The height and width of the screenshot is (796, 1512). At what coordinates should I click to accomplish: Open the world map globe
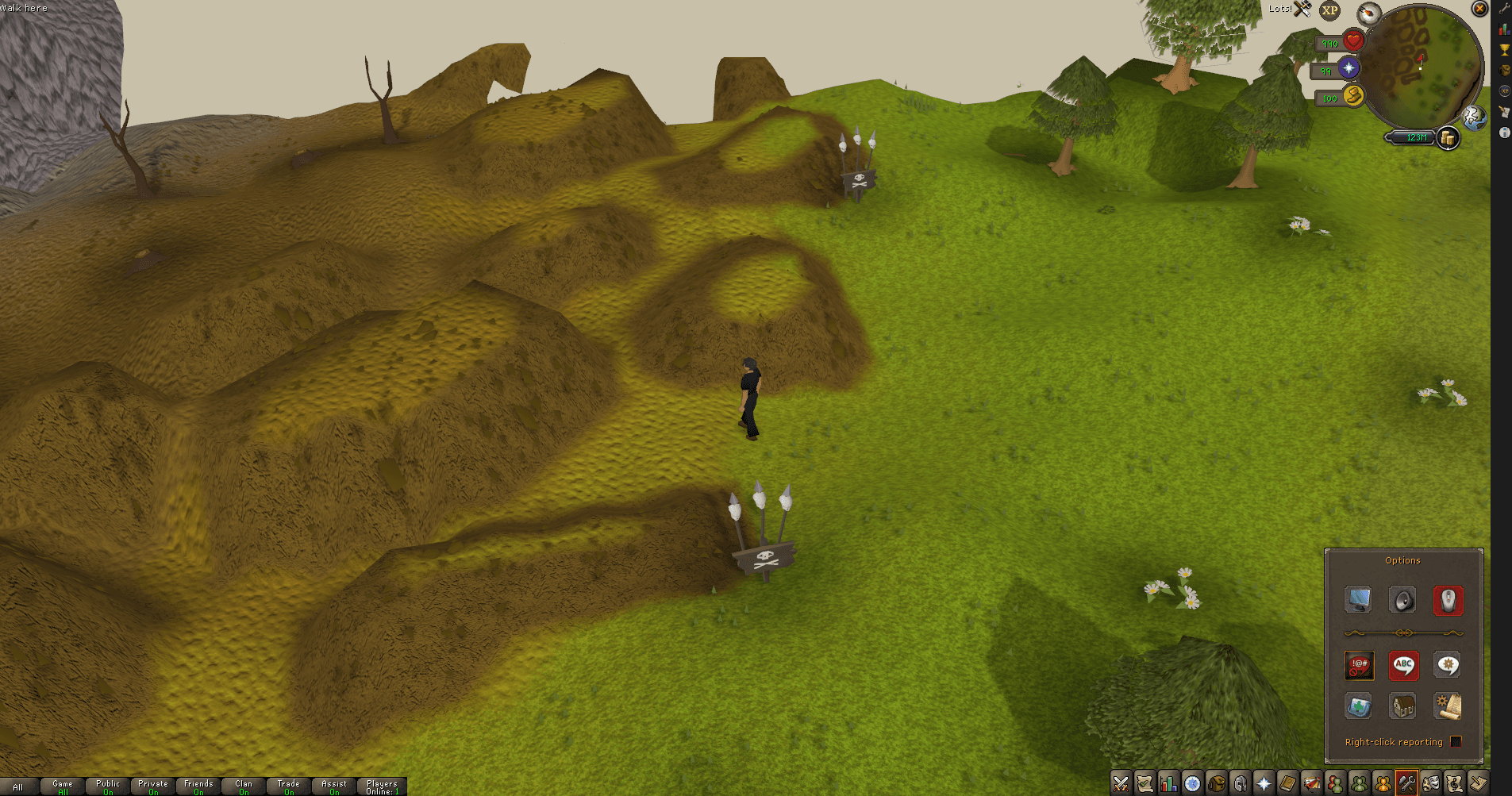[1475, 117]
